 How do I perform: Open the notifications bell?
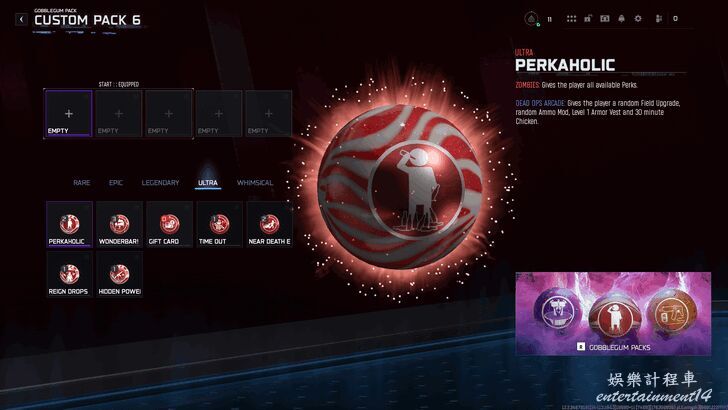621,19
